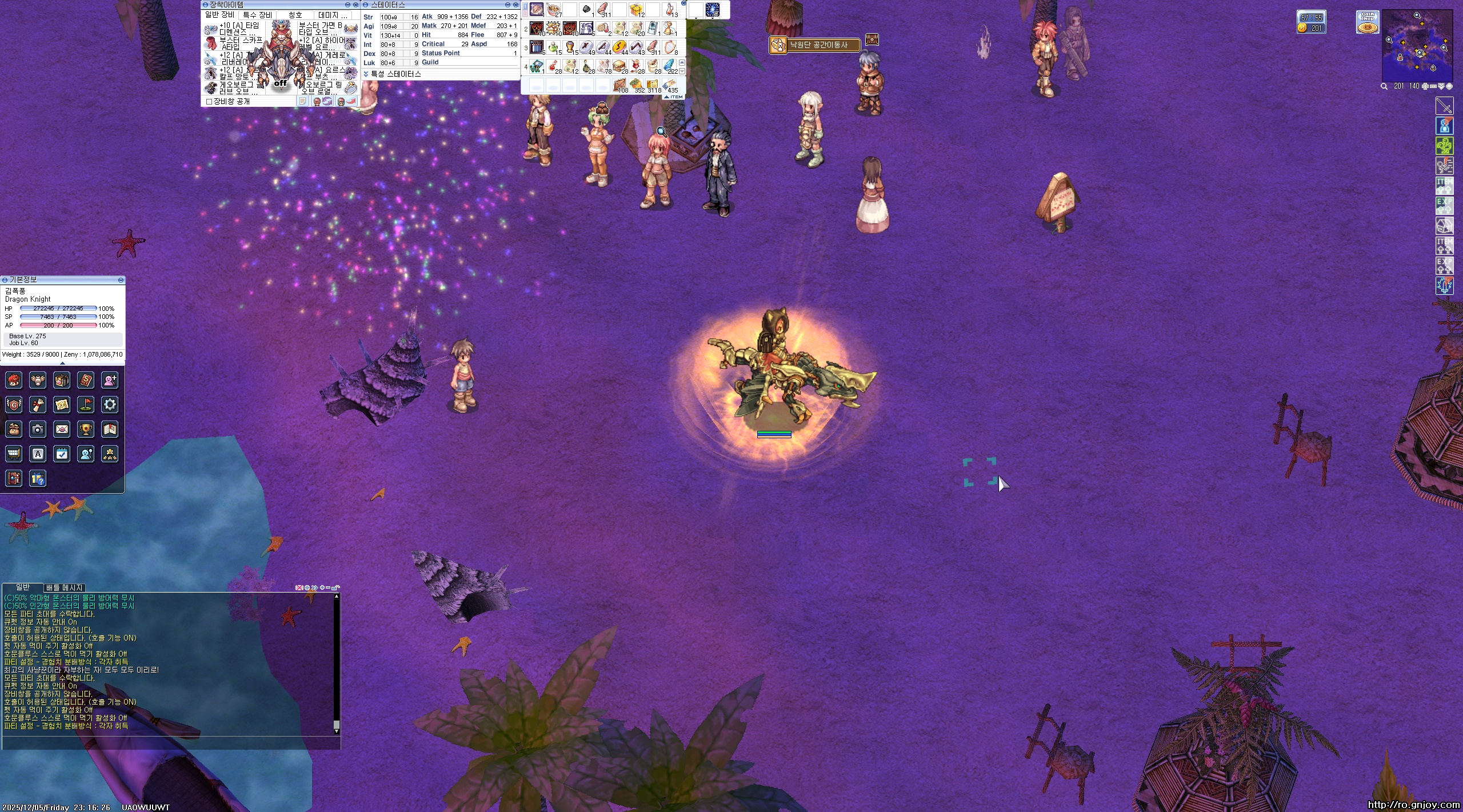Switch to the 특수 장비 equipment tab

pyautogui.click(x=257, y=15)
